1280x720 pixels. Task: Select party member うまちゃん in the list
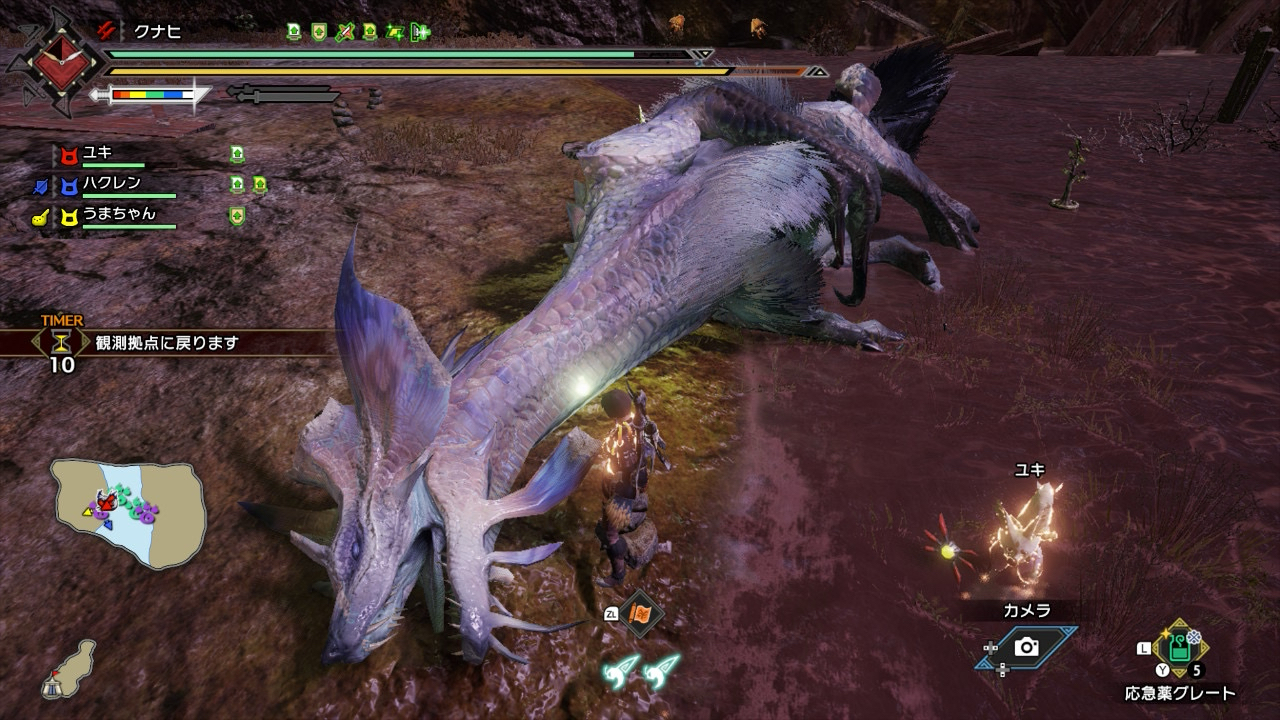tap(118, 214)
